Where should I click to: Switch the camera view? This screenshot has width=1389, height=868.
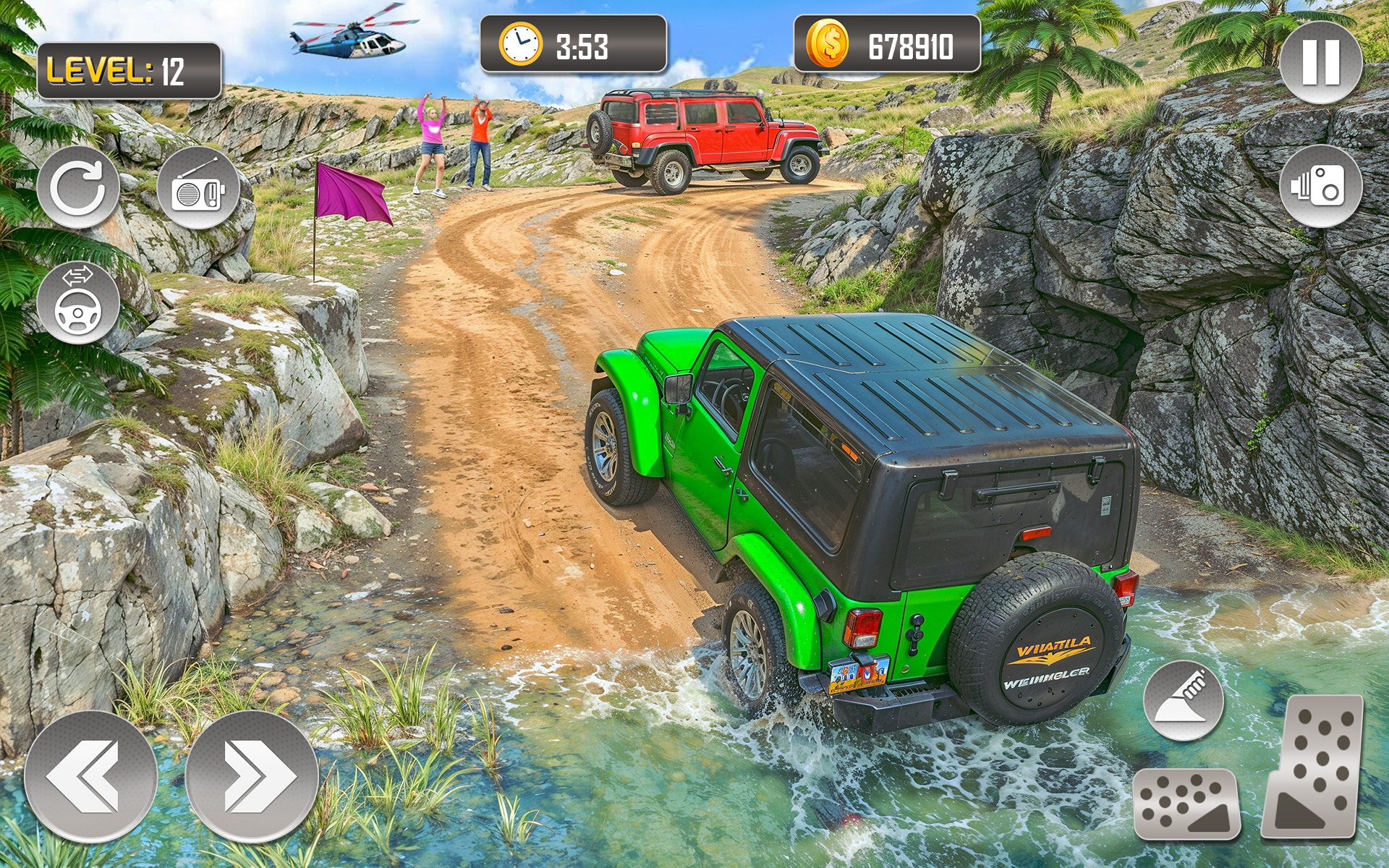pos(1320,186)
